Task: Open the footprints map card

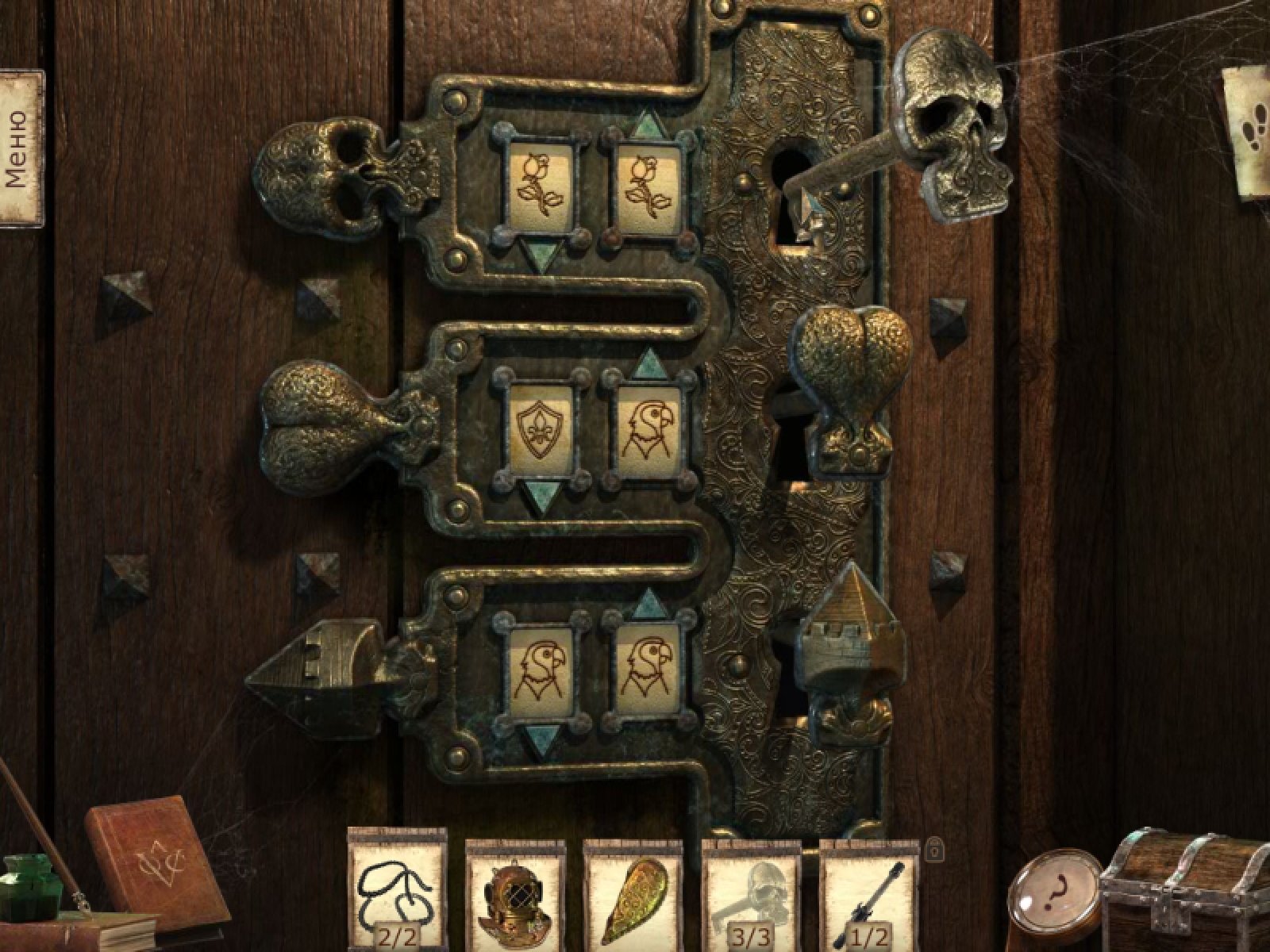Action: [x=1246, y=131]
